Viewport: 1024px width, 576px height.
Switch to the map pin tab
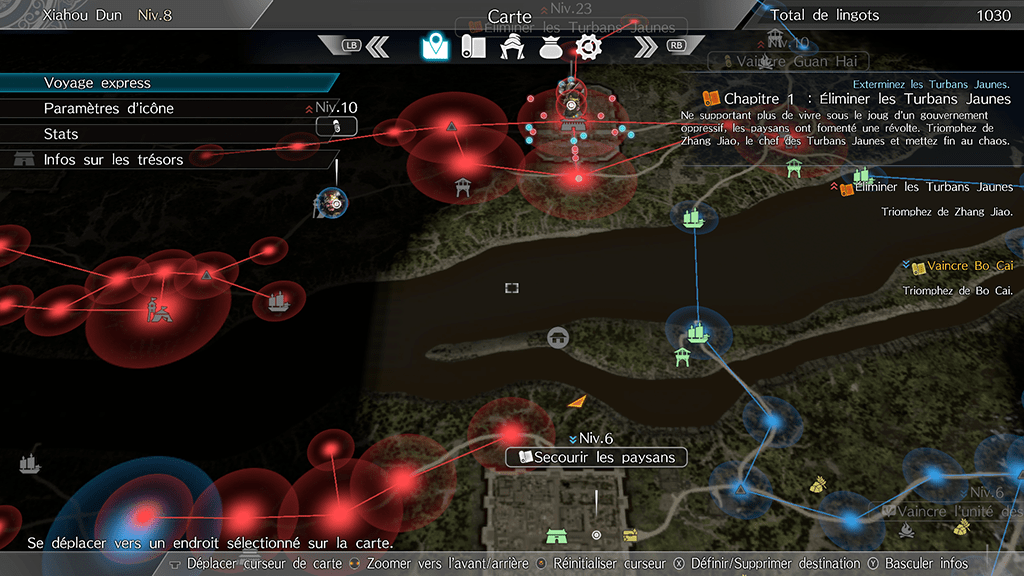433,46
